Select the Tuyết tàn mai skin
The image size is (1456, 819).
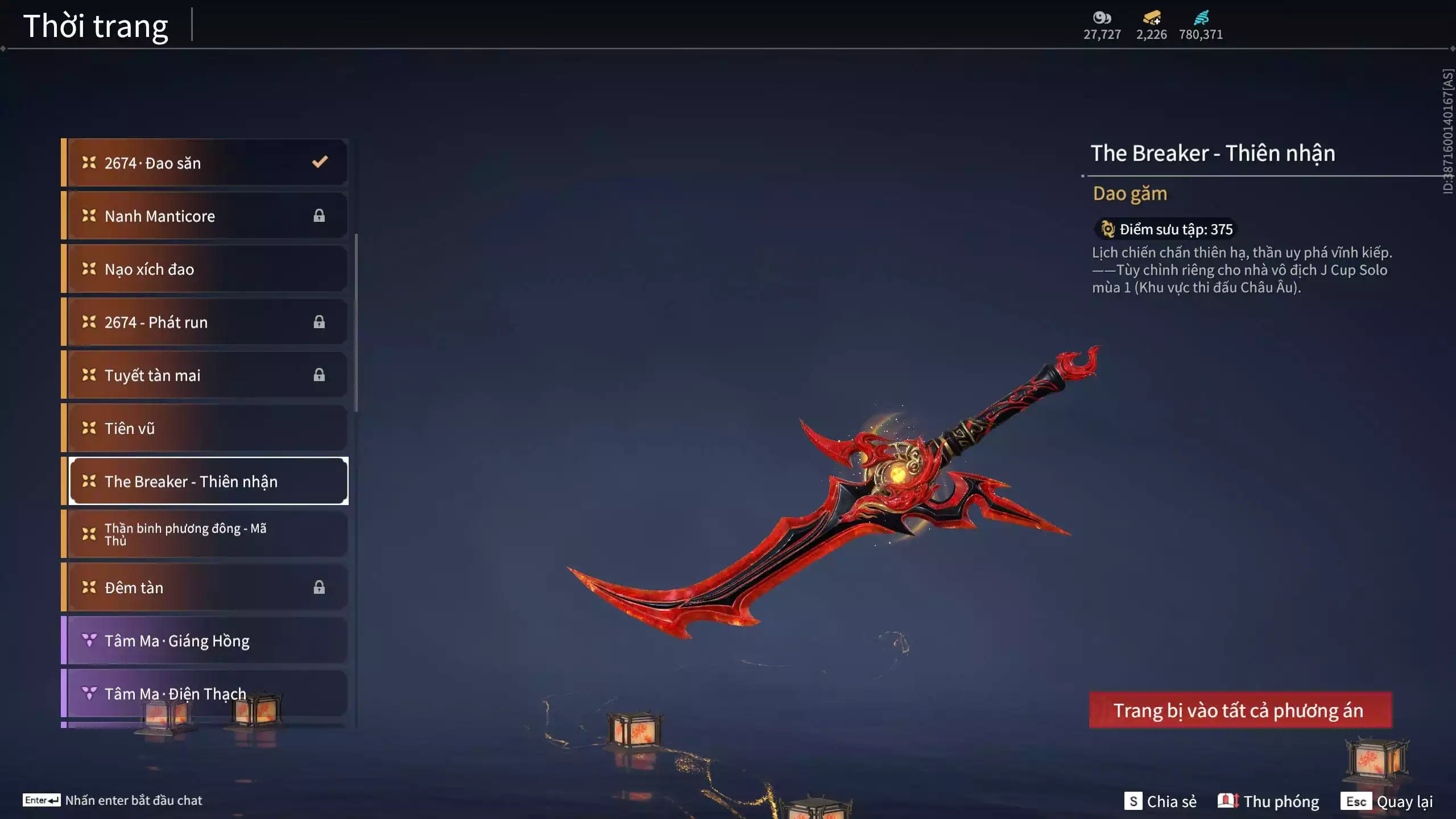(205, 375)
